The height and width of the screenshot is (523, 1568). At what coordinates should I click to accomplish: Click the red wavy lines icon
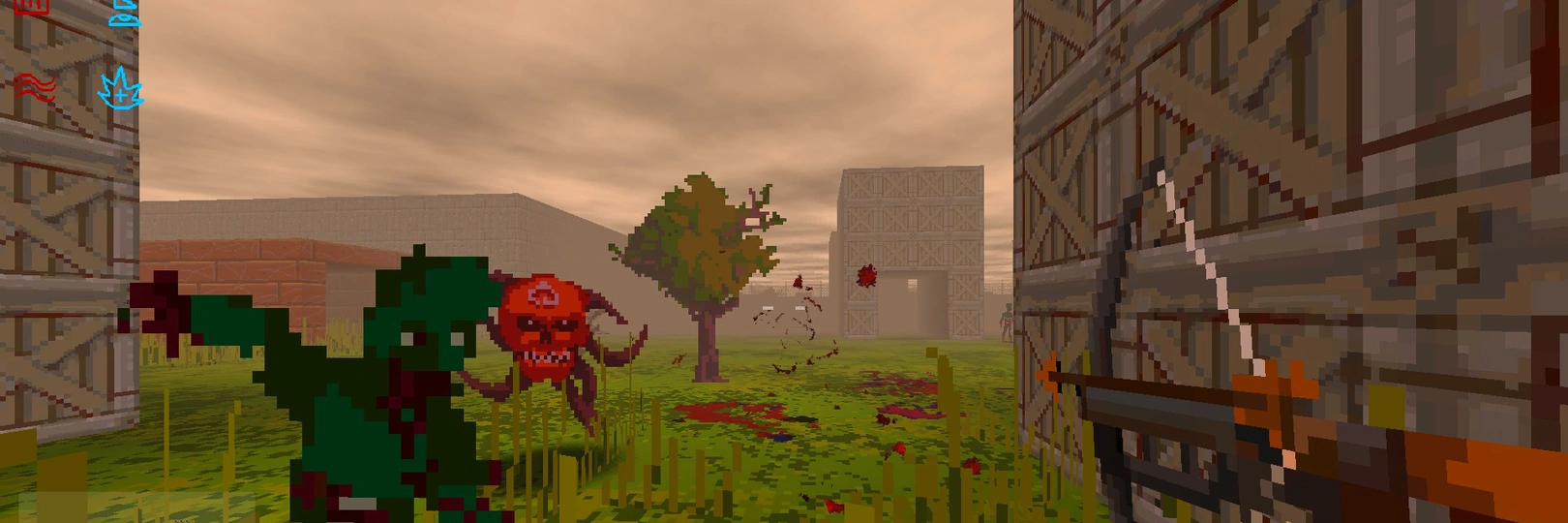[x=33, y=87]
